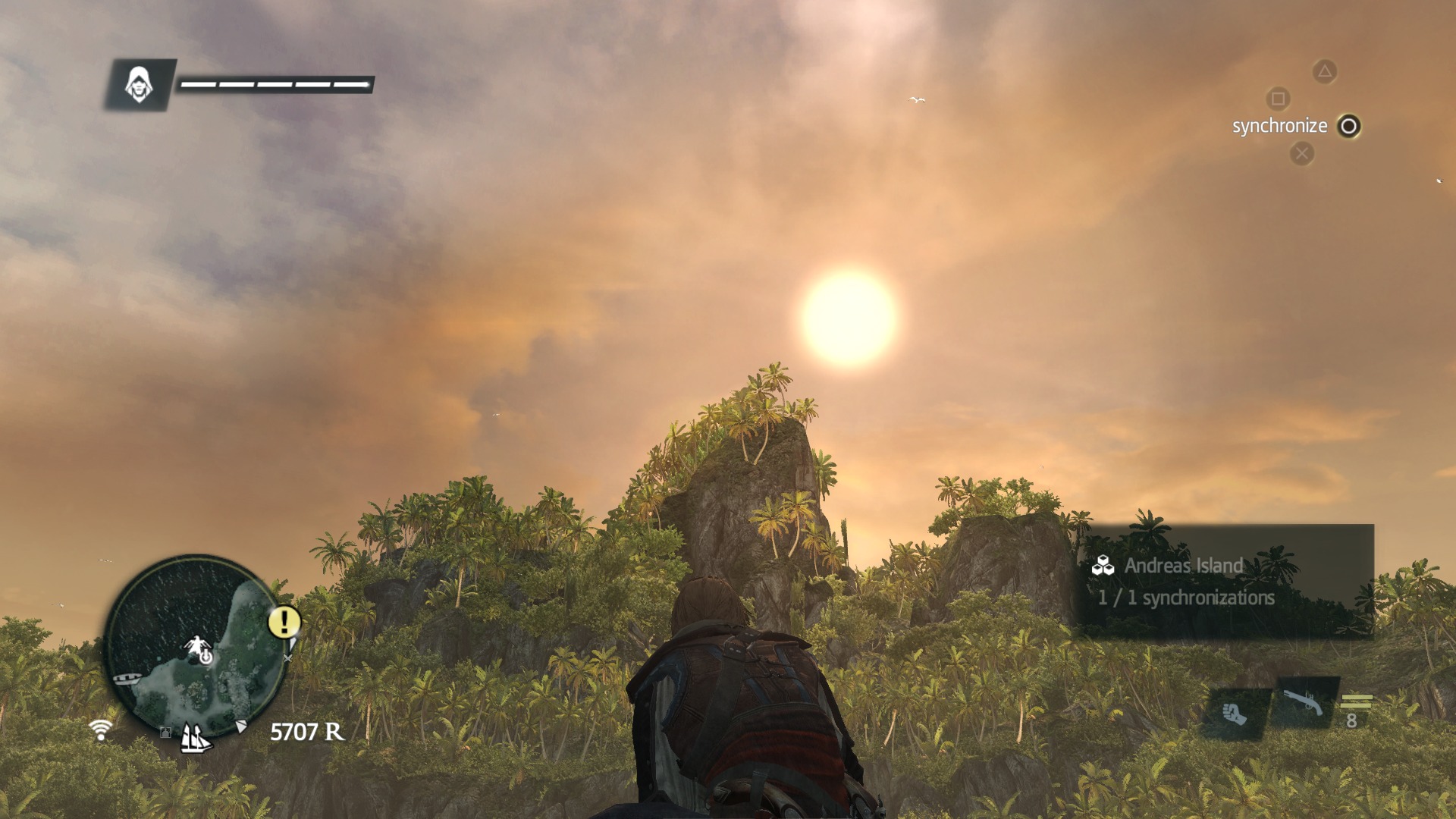Select the fists melee weapon slot
The height and width of the screenshot is (819, 1456).
click(x=1234, y=714)
